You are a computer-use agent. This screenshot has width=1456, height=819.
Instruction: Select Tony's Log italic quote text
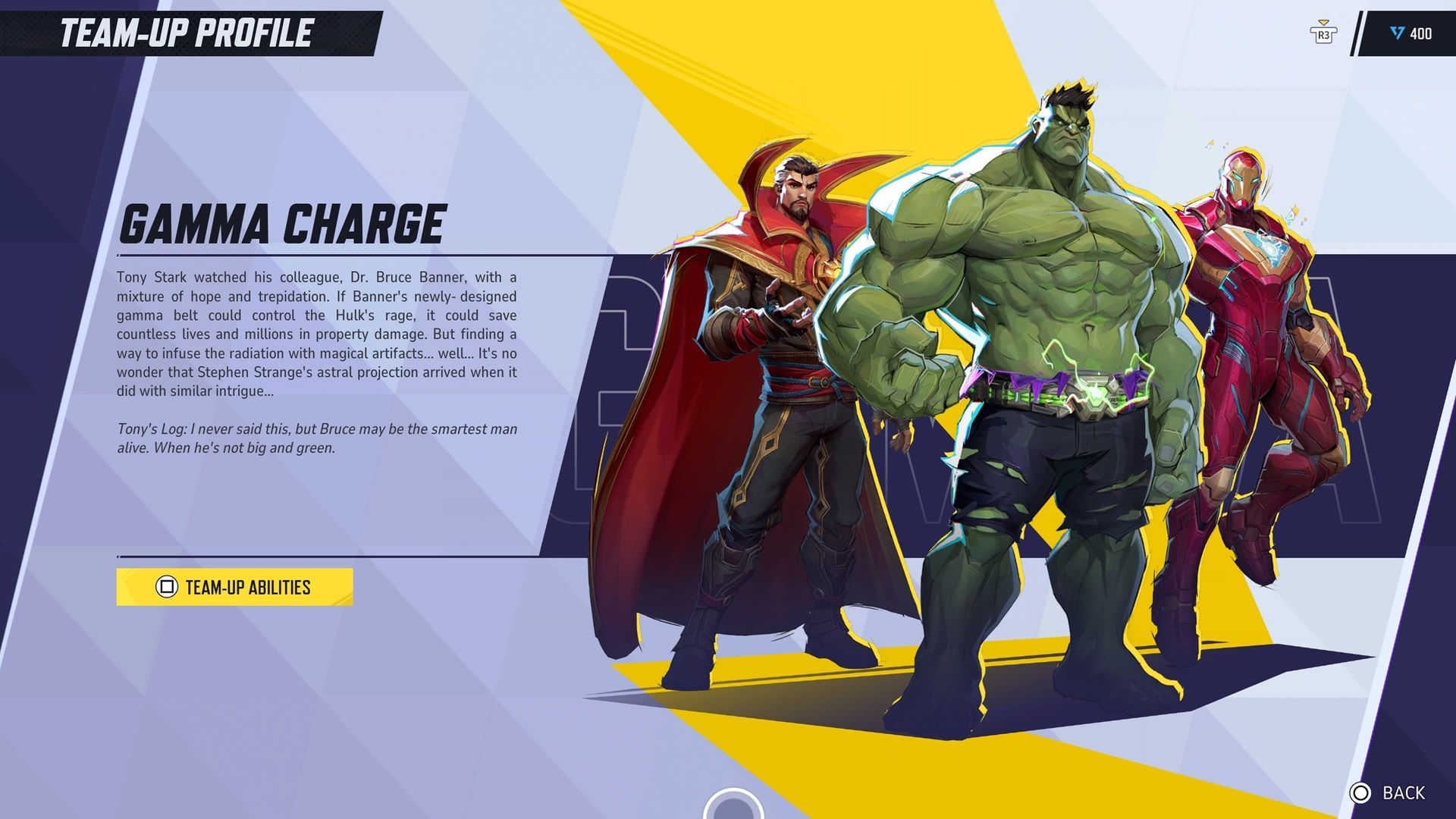click(318, 438)
